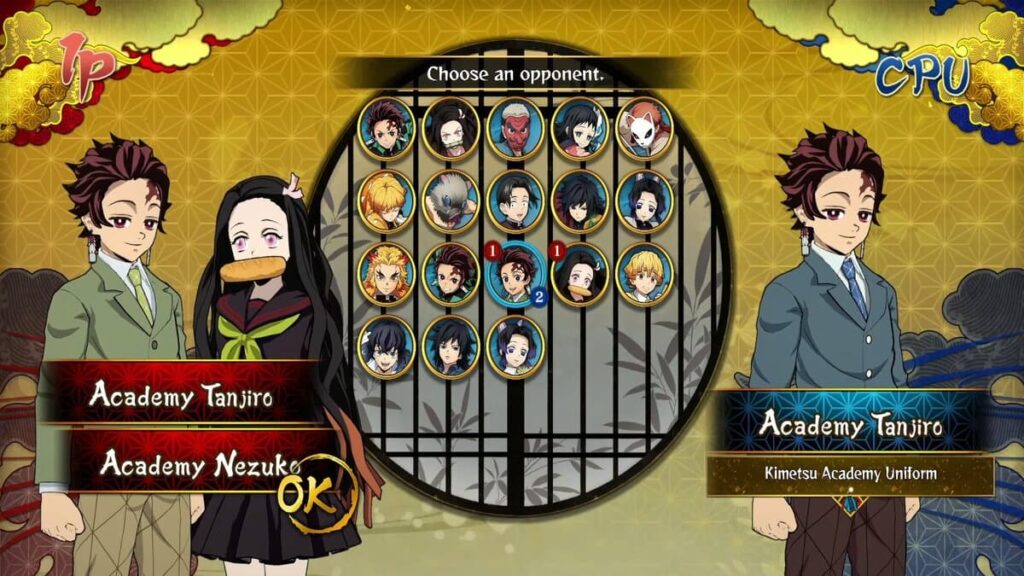1024x576 pixels.
Task: Choose Sabito with the white fox mask
Action: point(644,128)
